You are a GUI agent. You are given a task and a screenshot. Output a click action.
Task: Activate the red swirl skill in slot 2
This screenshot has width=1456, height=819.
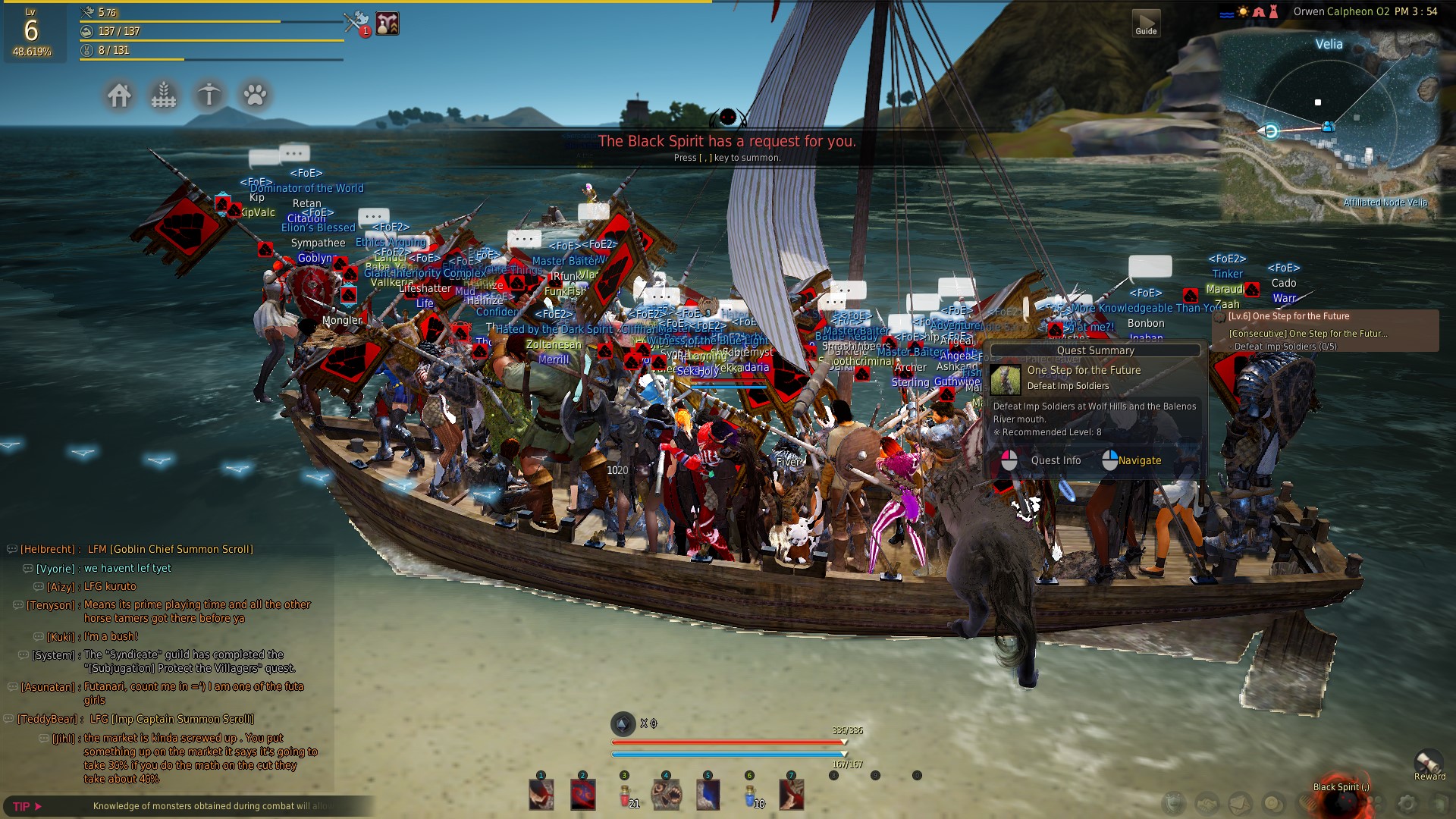583,795
